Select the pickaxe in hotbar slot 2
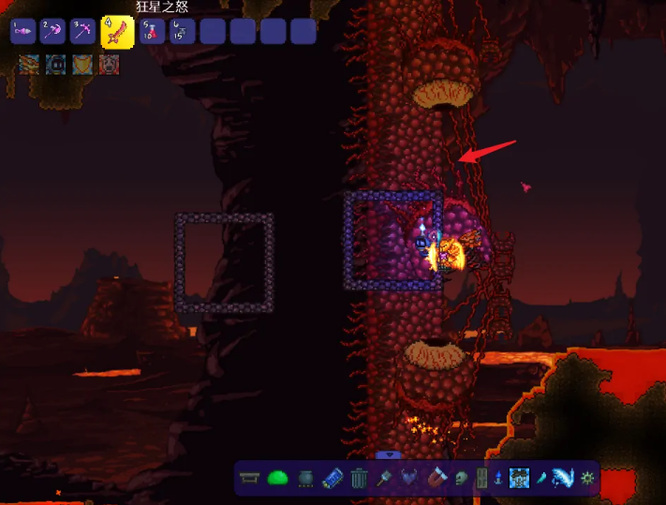The image size is (666, 505). coord(52,31)
